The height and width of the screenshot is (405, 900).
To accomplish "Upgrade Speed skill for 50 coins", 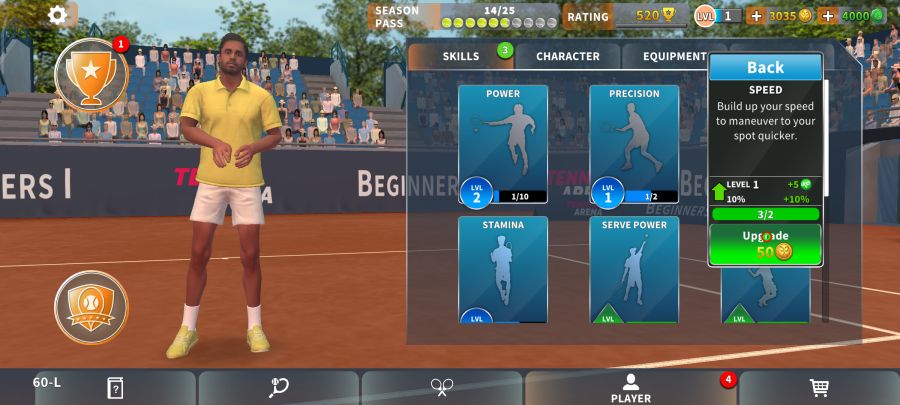I will tap(765, 244).
